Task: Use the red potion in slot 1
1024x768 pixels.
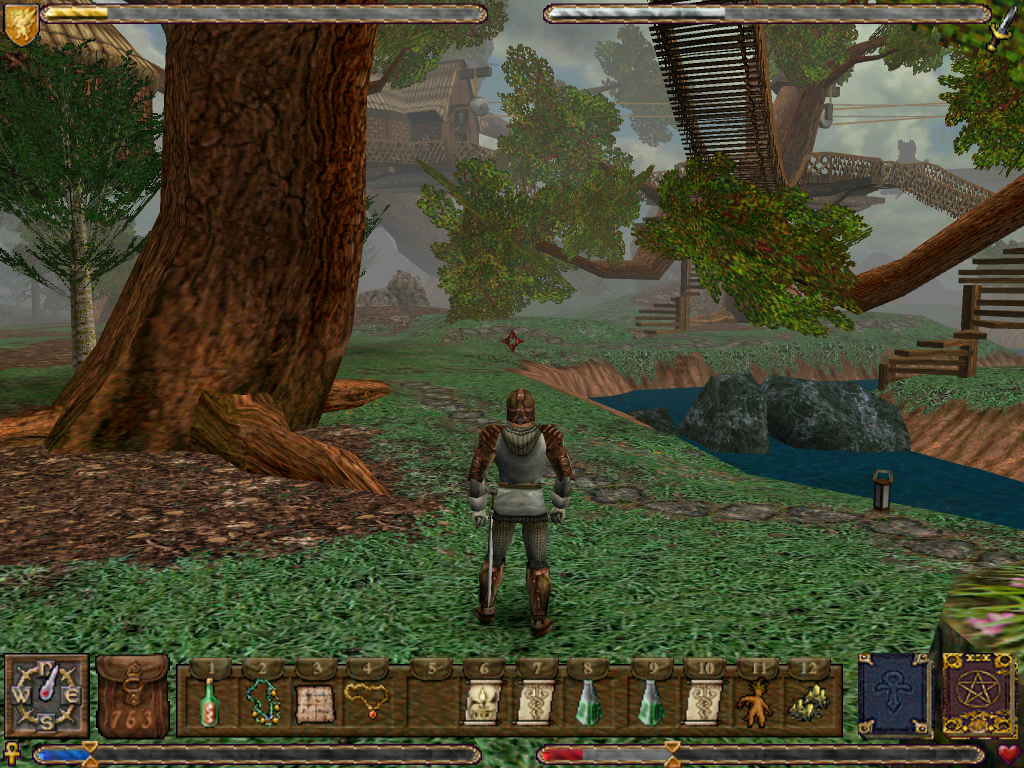Action: [209, 703]
